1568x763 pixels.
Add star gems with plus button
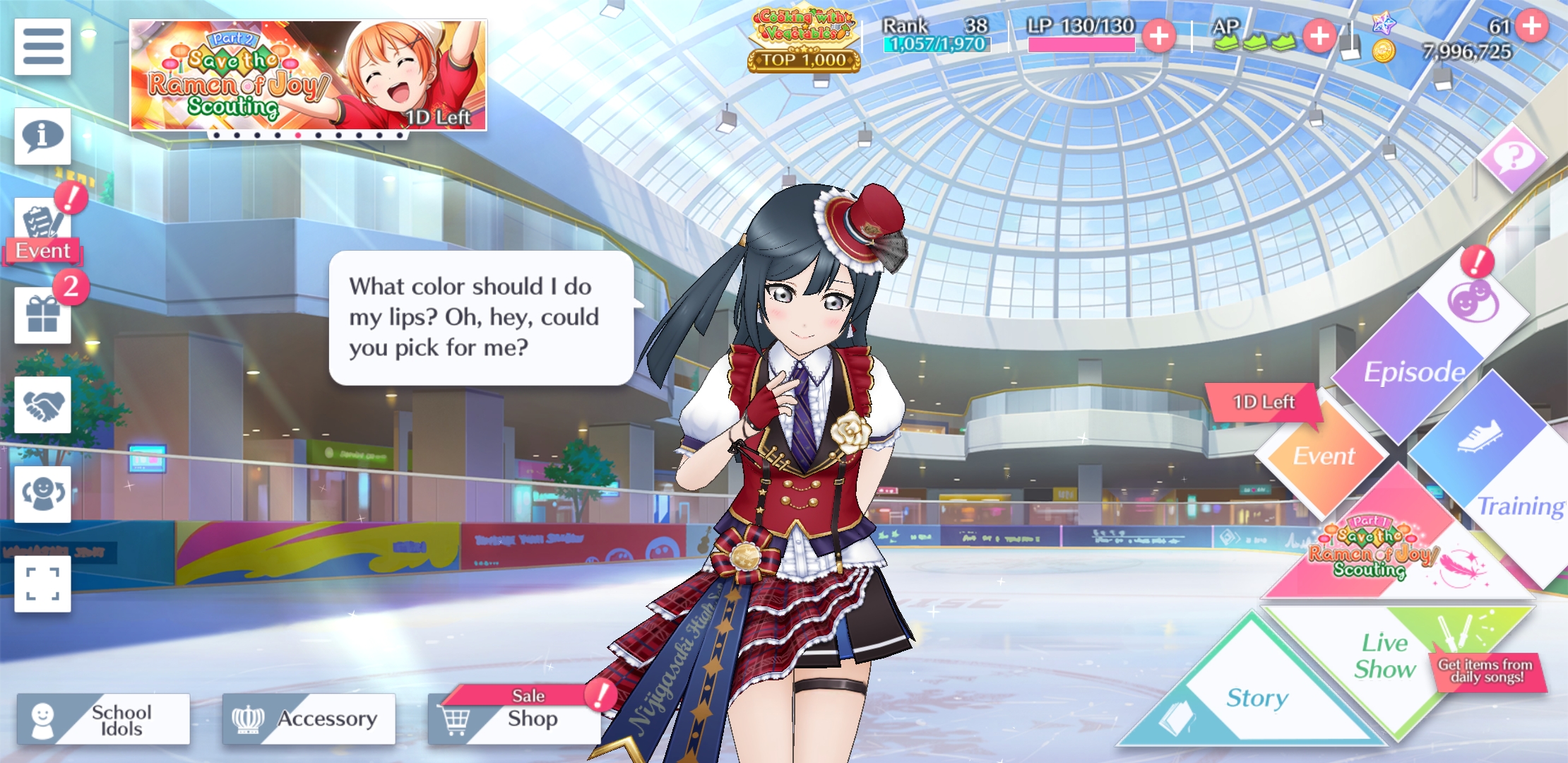pos(1531,26)
